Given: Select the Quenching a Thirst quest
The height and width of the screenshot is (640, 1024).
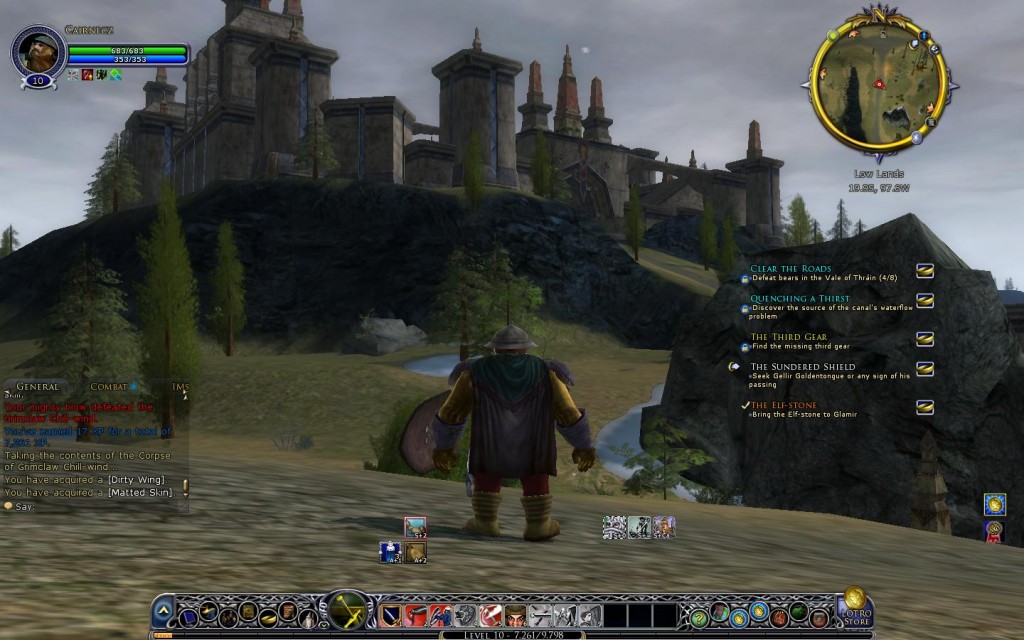Looking at the screenshot, I should click(800, 299).
